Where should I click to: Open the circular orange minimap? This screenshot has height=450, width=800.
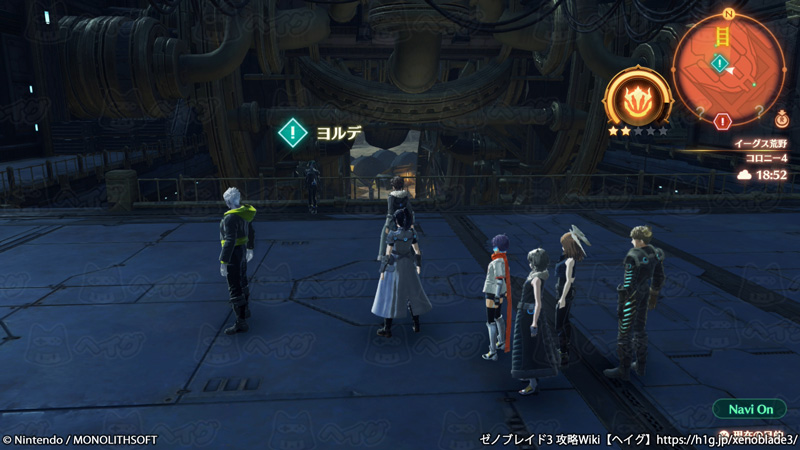click(x=729, y=70)
